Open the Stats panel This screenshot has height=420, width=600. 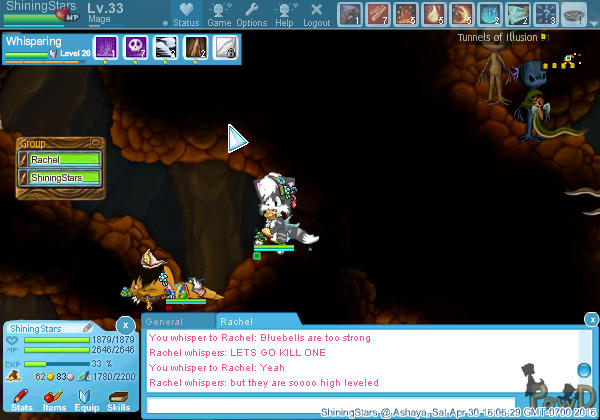pyautogui.click(x=22, y=401)
